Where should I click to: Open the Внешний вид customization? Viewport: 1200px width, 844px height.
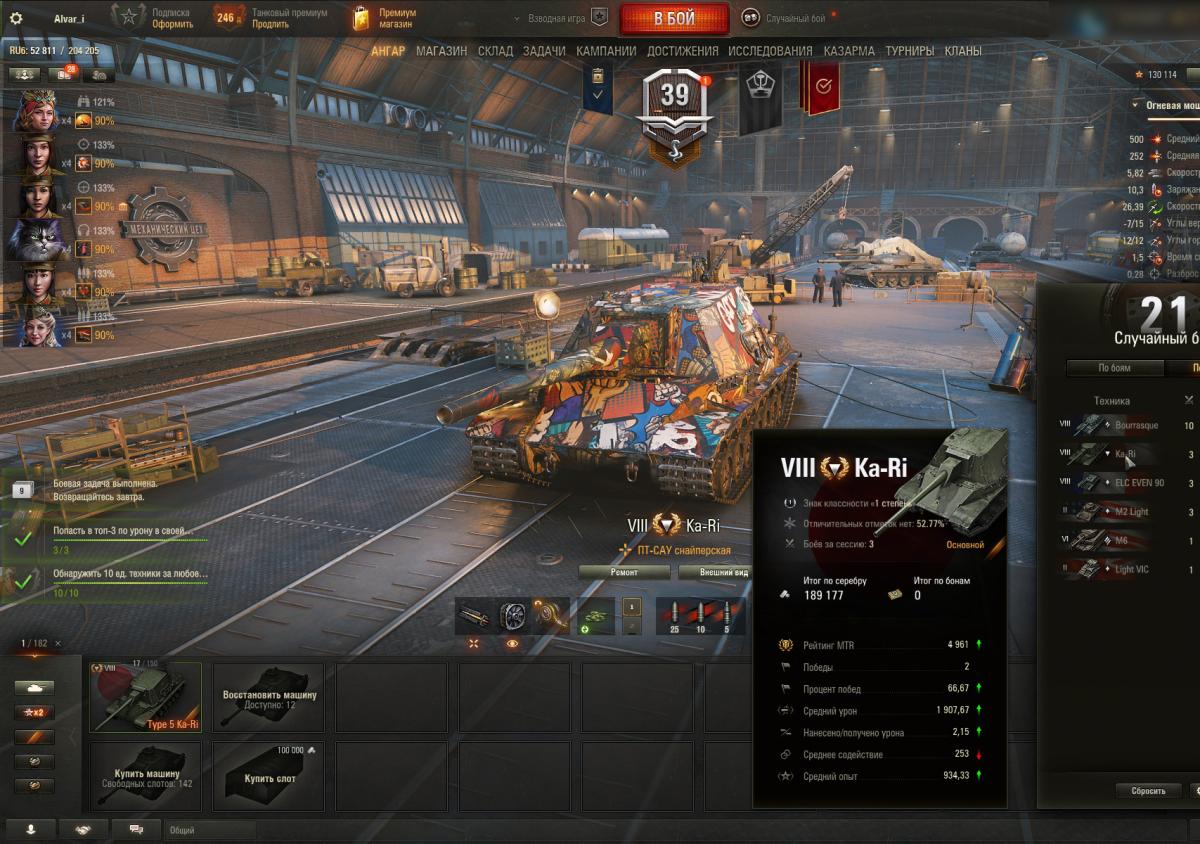point(712,572)
